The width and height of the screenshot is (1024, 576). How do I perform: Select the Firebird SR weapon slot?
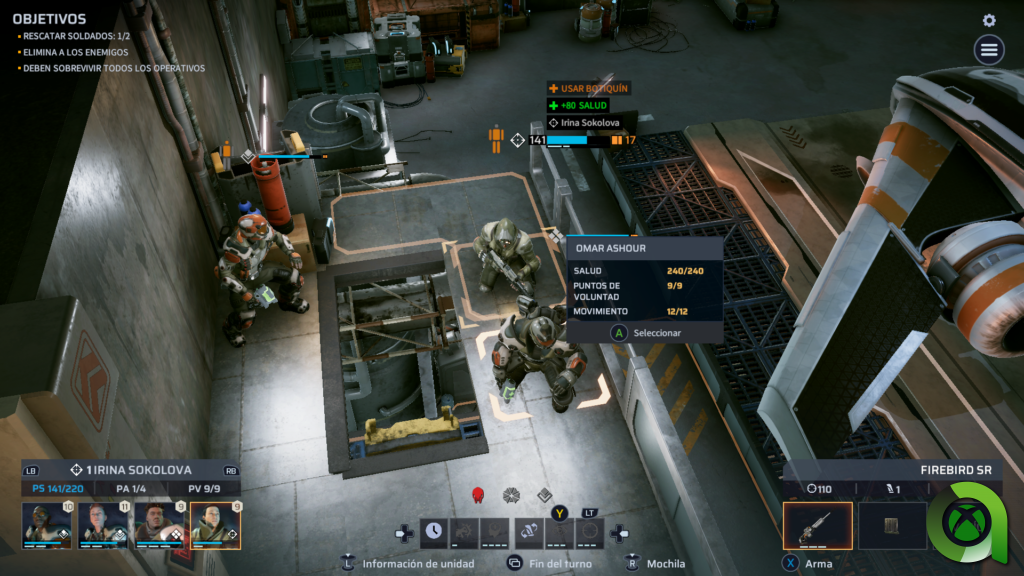tap(817, 526)
